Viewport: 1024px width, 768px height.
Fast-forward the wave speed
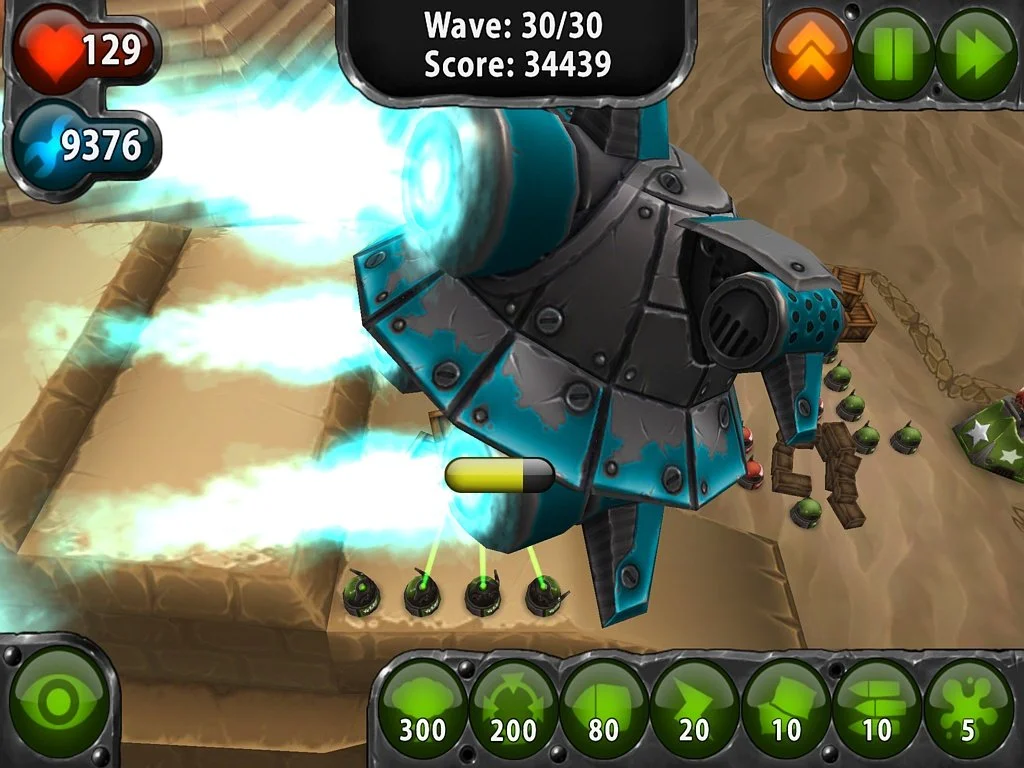coord(975,53)
